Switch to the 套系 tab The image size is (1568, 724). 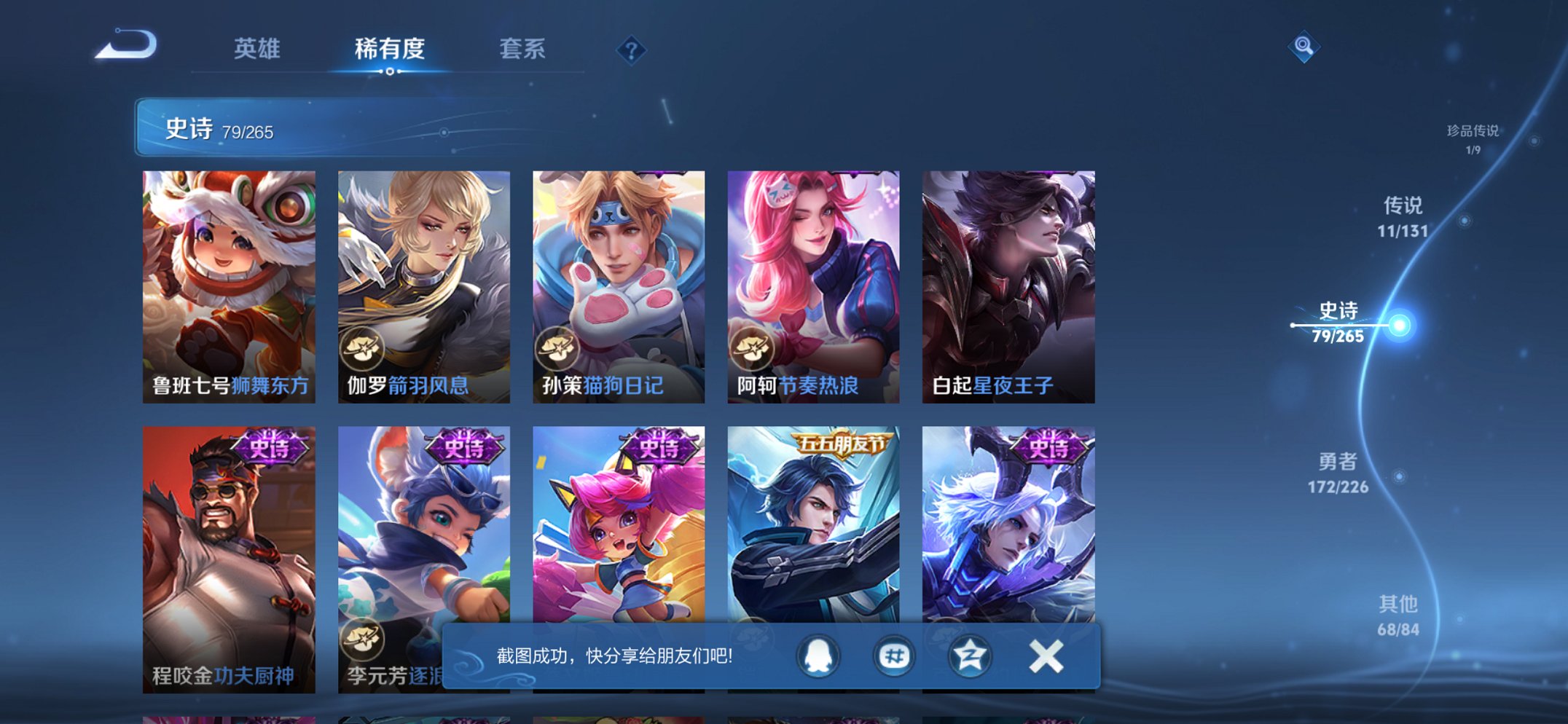point(523,50)
